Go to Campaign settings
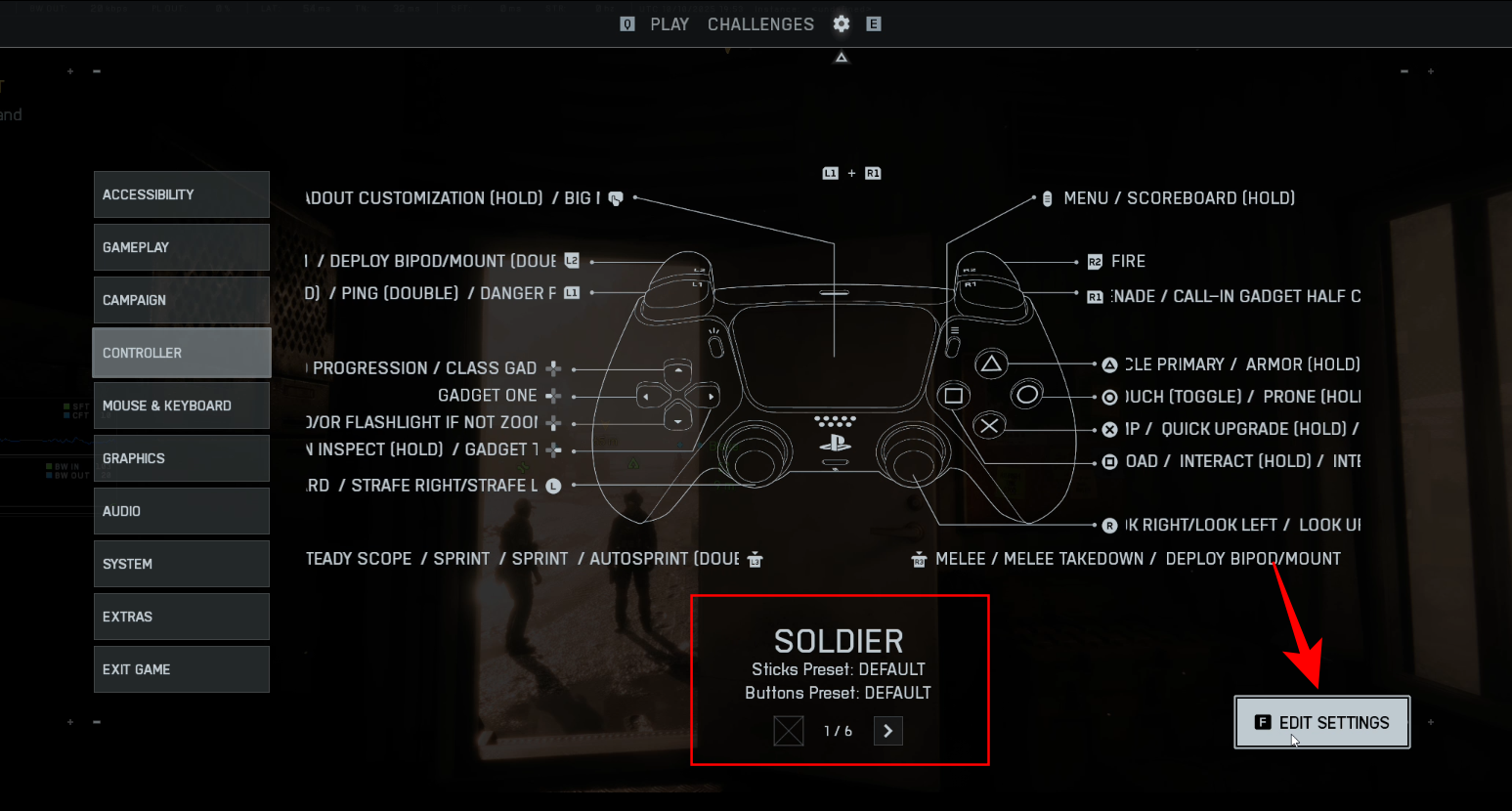This screenshot has height=811, width=1512. click(x=181, y=300)
